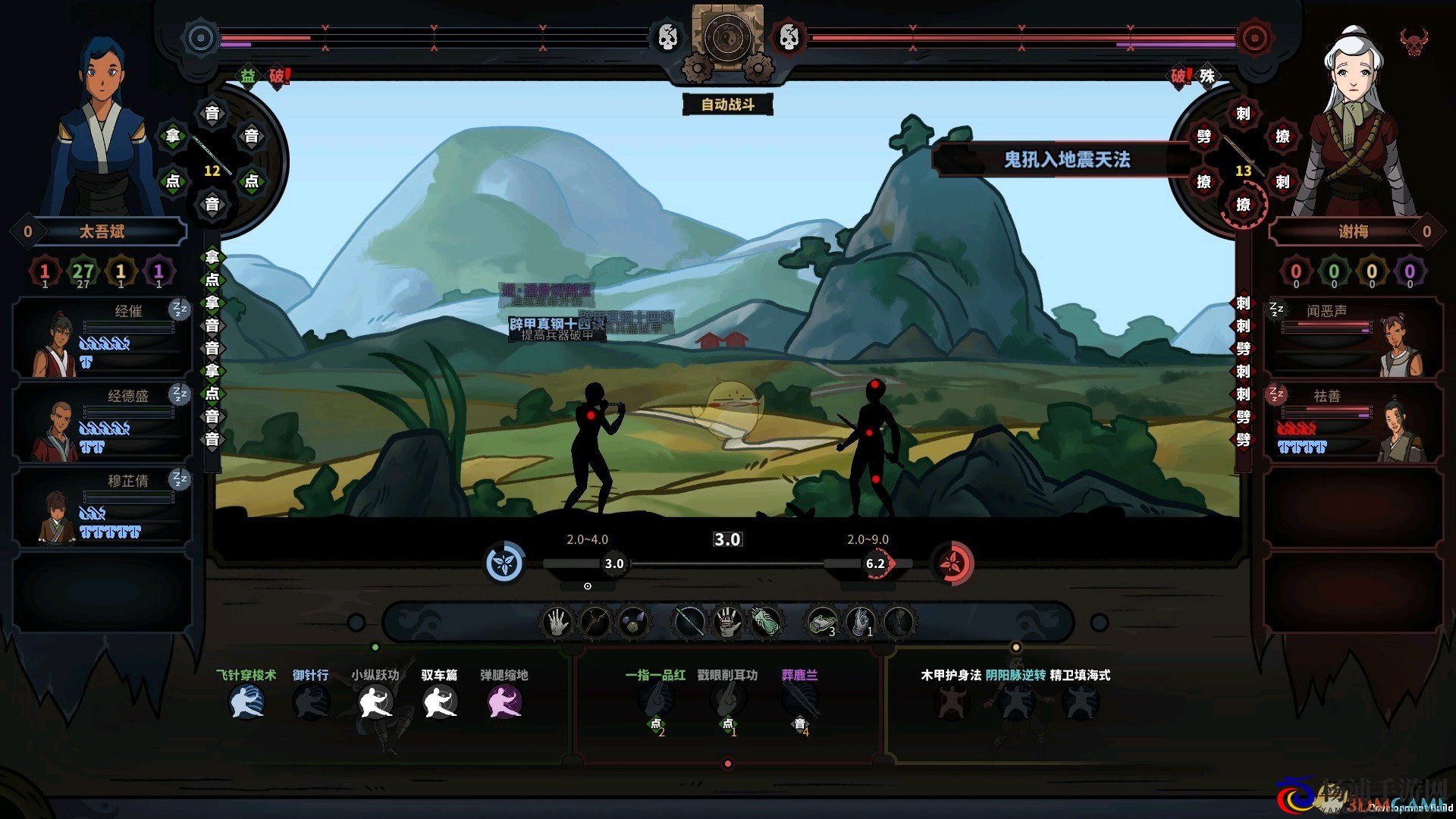Trigger the 弹腿缩地 skill

pos(504,702)
